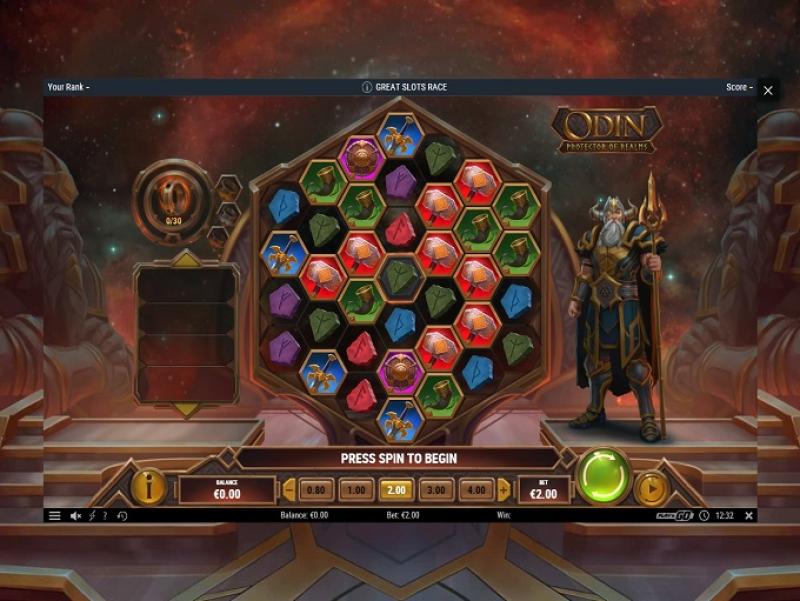
Task: Pick the 4.00 bet option
Action: (475, 490)
